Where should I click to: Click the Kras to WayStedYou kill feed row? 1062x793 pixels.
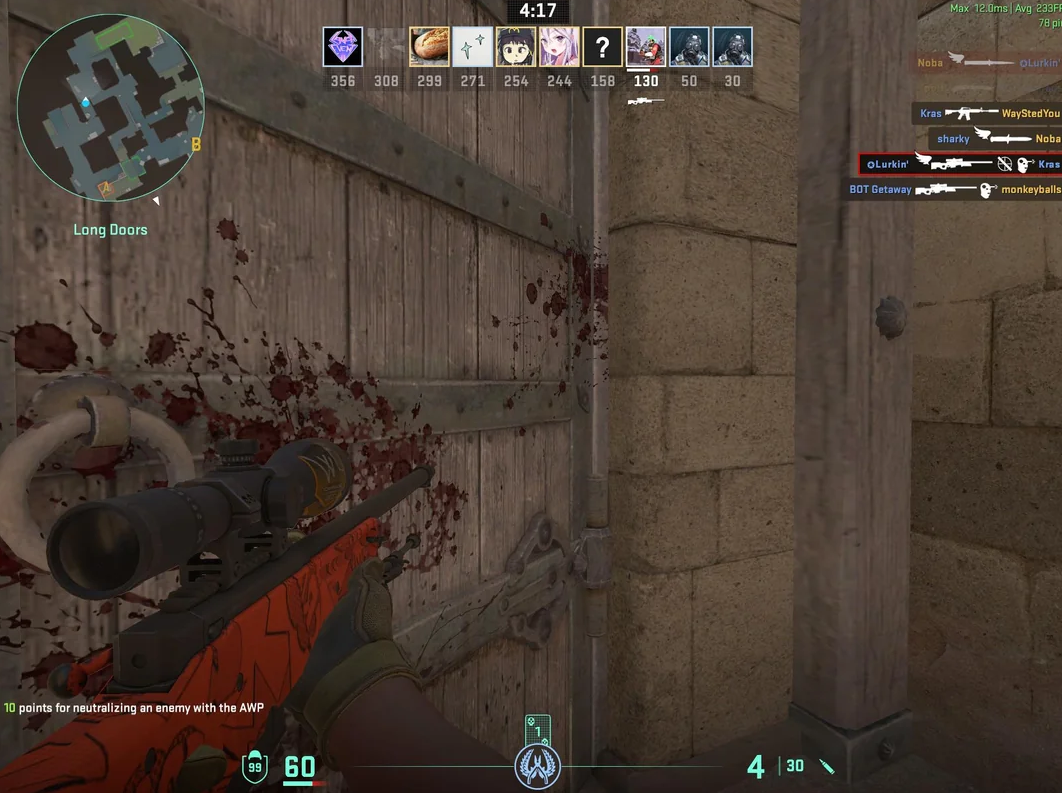point(987,114)
